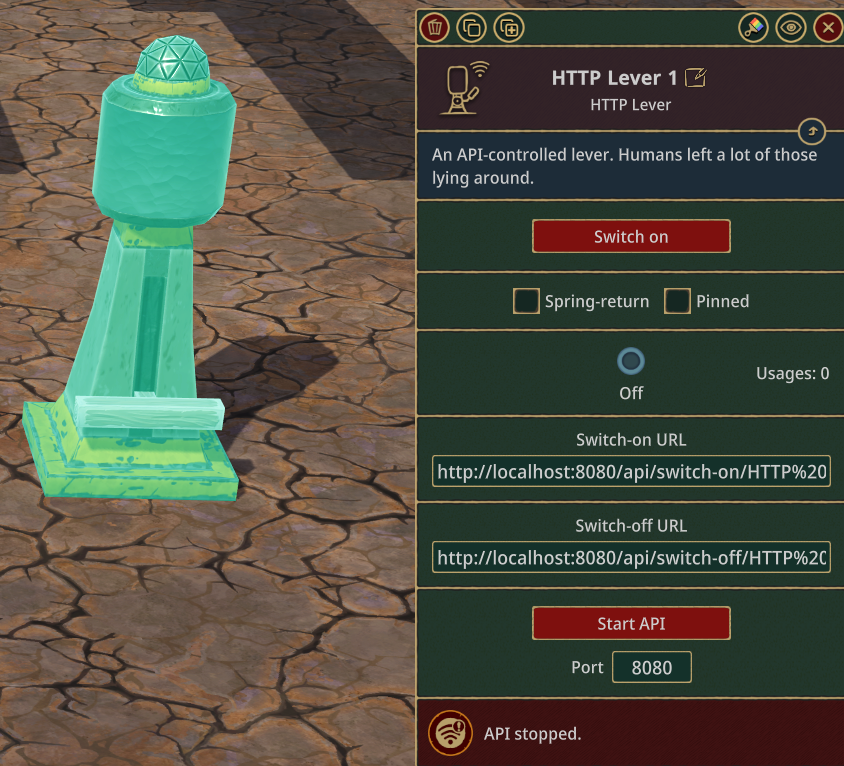Click the Switch on button
This screenshot has height=766, width=844.
tap(631, 237)
